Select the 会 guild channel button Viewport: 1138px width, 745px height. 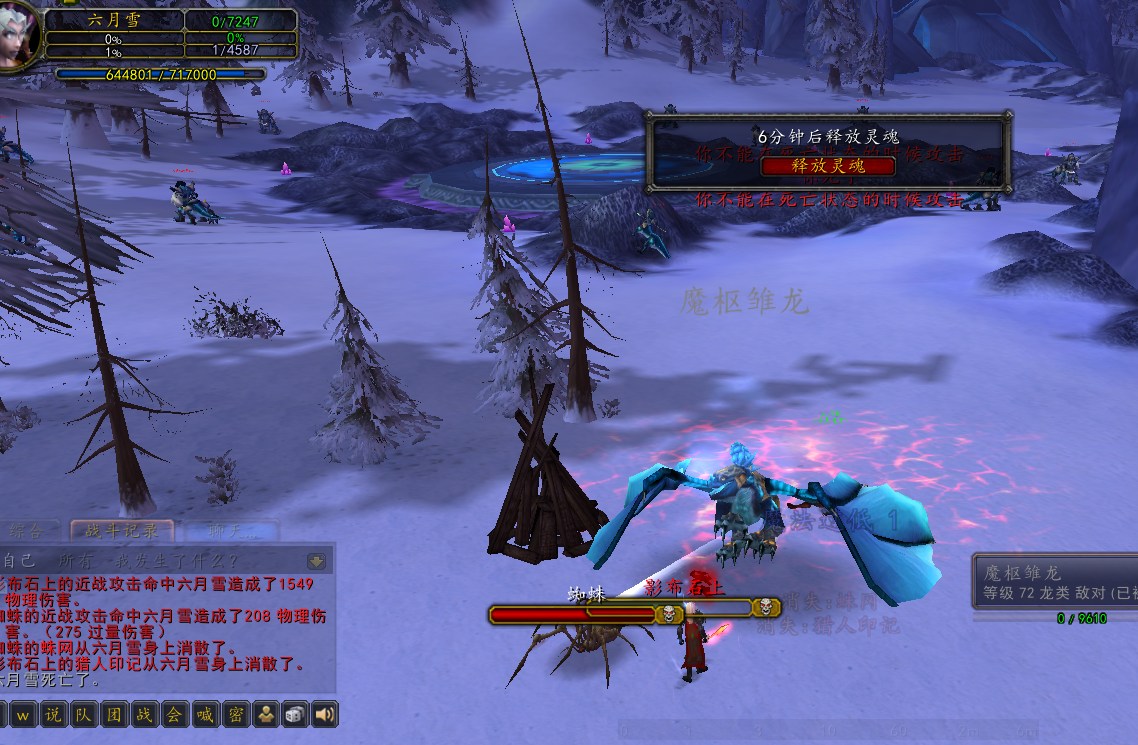pos(174,714)
